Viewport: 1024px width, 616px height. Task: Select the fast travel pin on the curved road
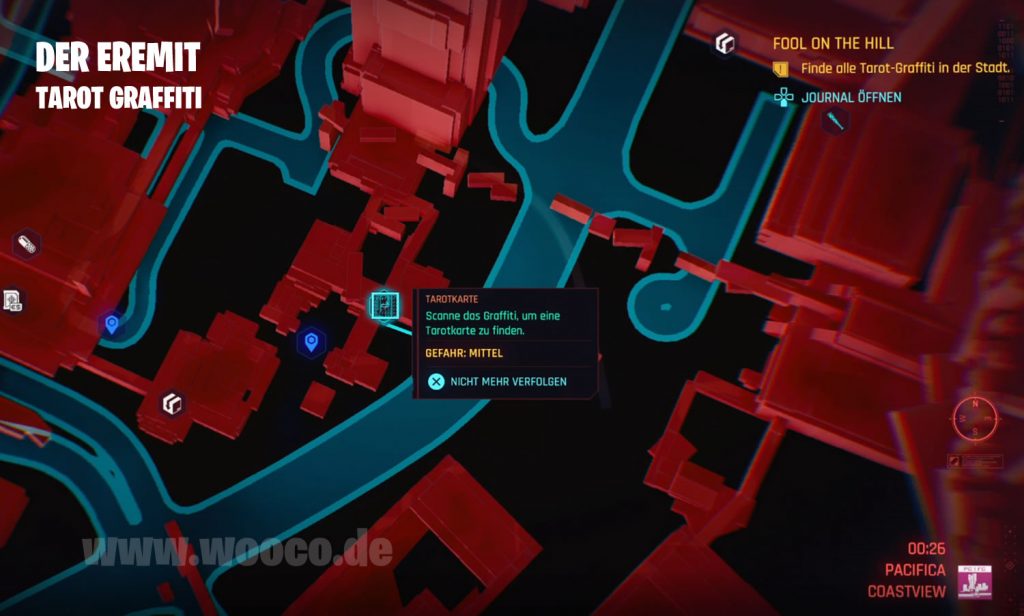click(111, 323)
